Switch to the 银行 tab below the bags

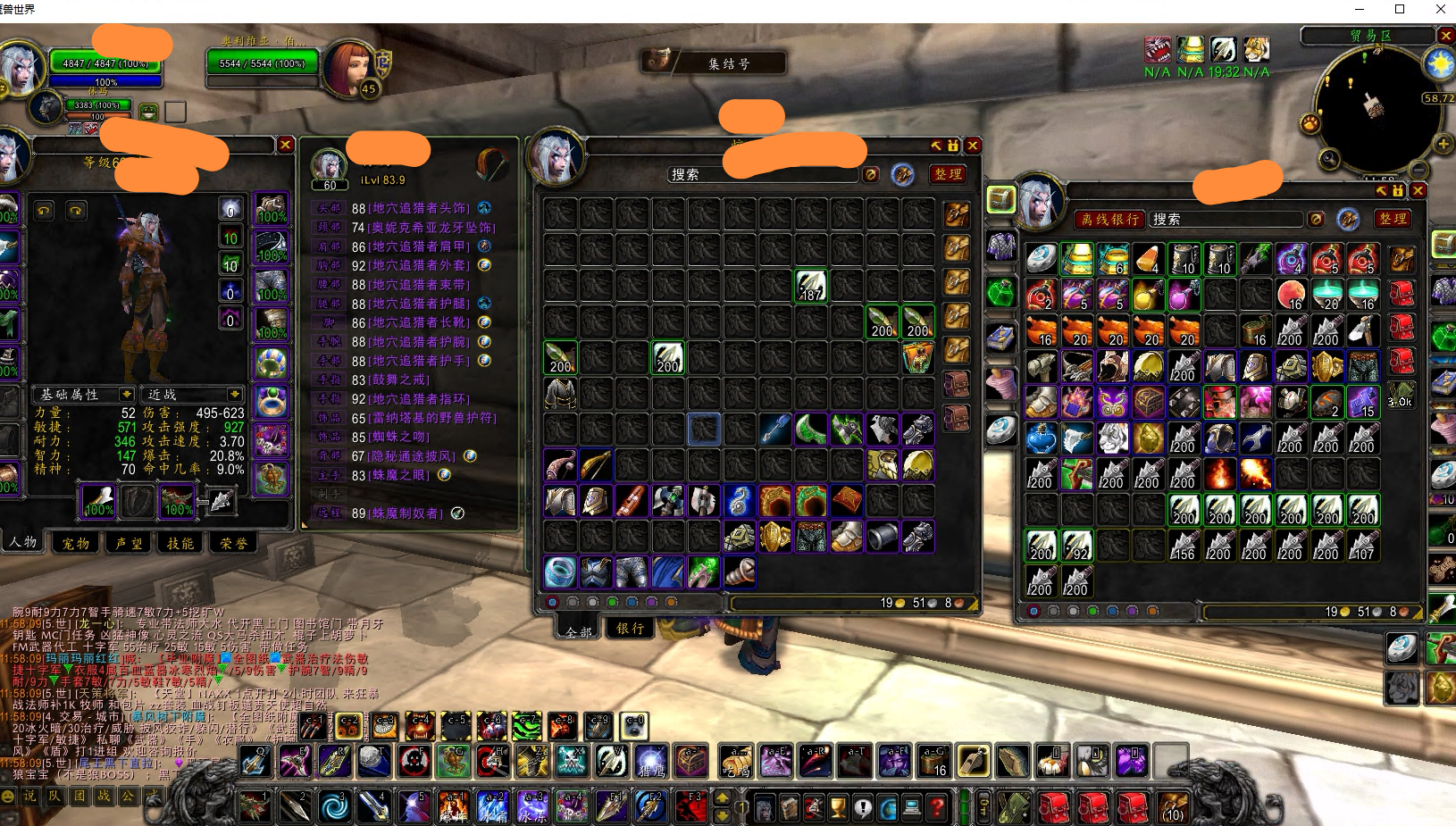[x=630, y=628]
